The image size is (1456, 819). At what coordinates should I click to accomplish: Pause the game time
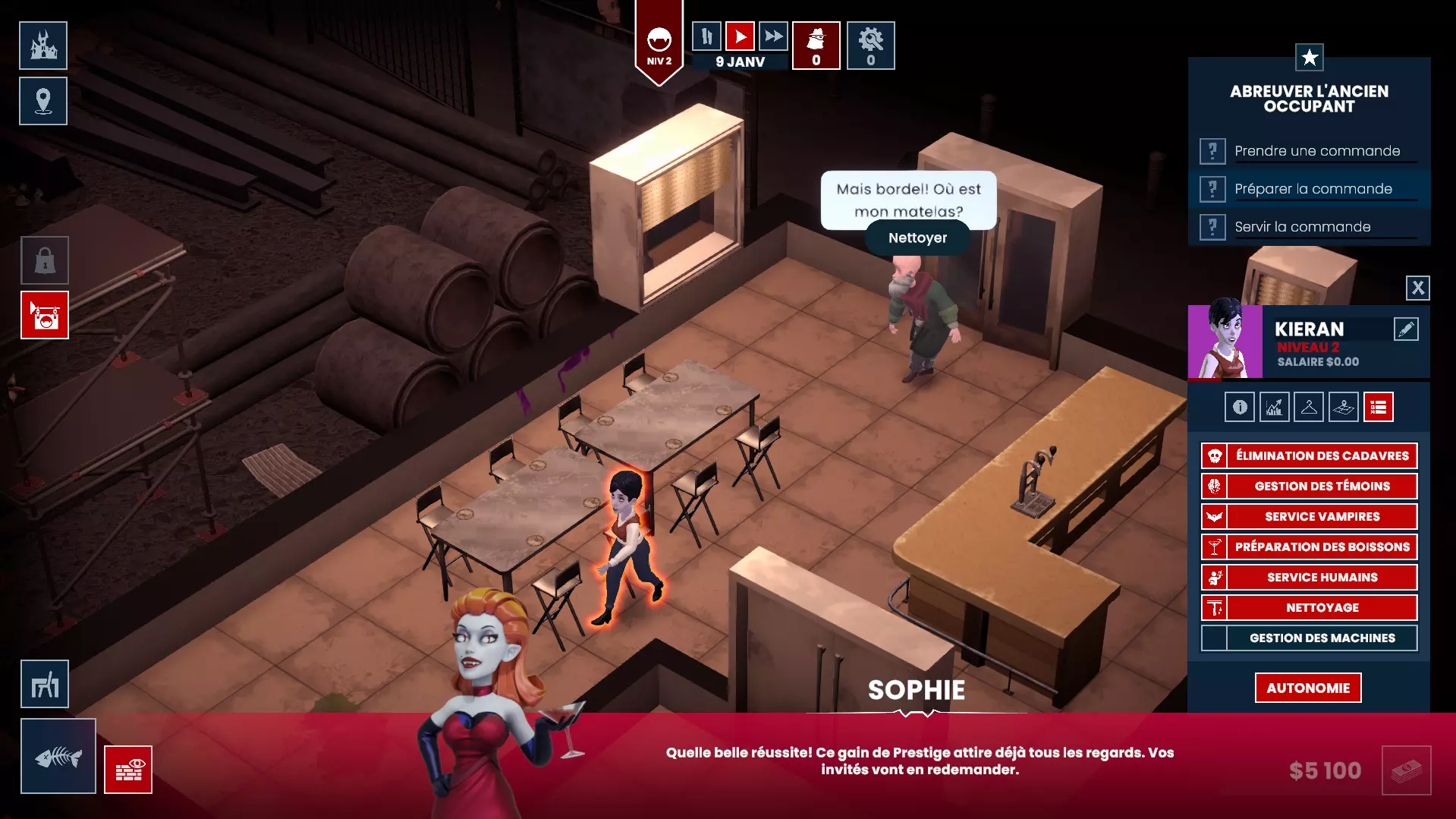coord(706,36)
